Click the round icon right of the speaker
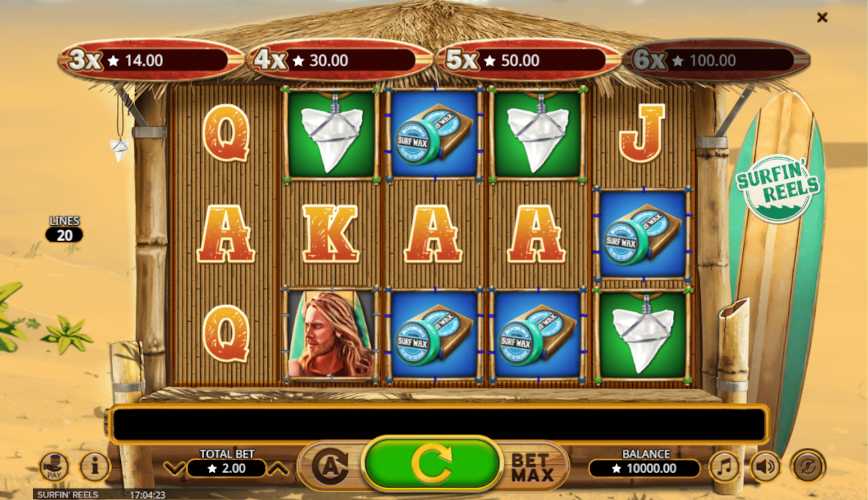Viewport: 868px width, 500px height. click(x=807, y=466)
